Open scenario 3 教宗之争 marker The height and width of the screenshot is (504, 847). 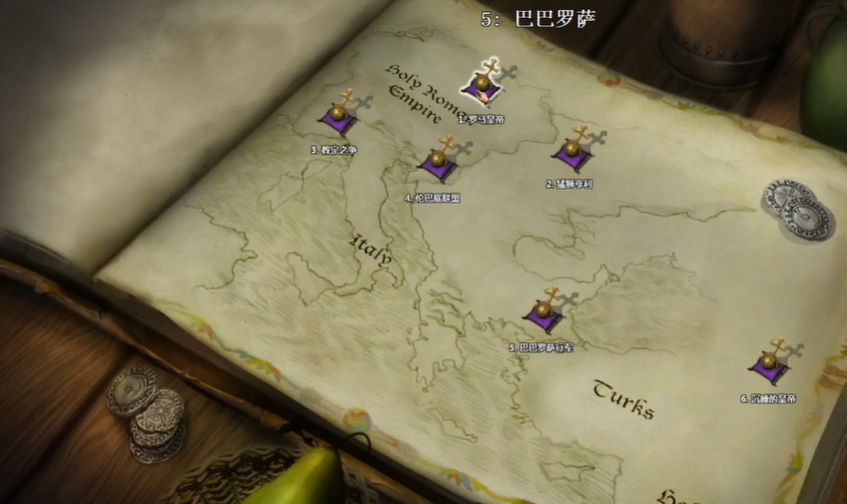[x=338, y=115]
